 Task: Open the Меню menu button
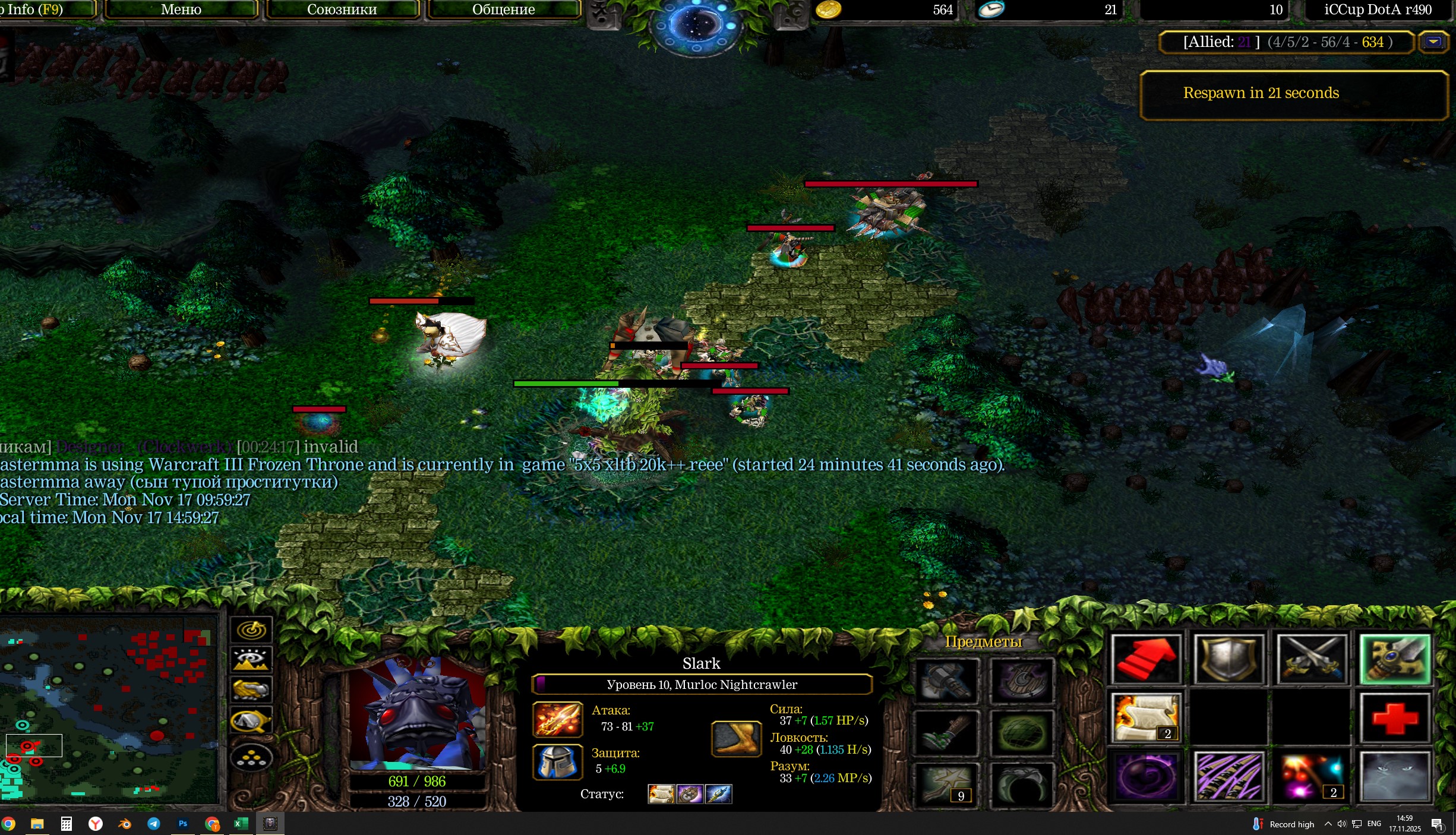click(x=181, y=10)
